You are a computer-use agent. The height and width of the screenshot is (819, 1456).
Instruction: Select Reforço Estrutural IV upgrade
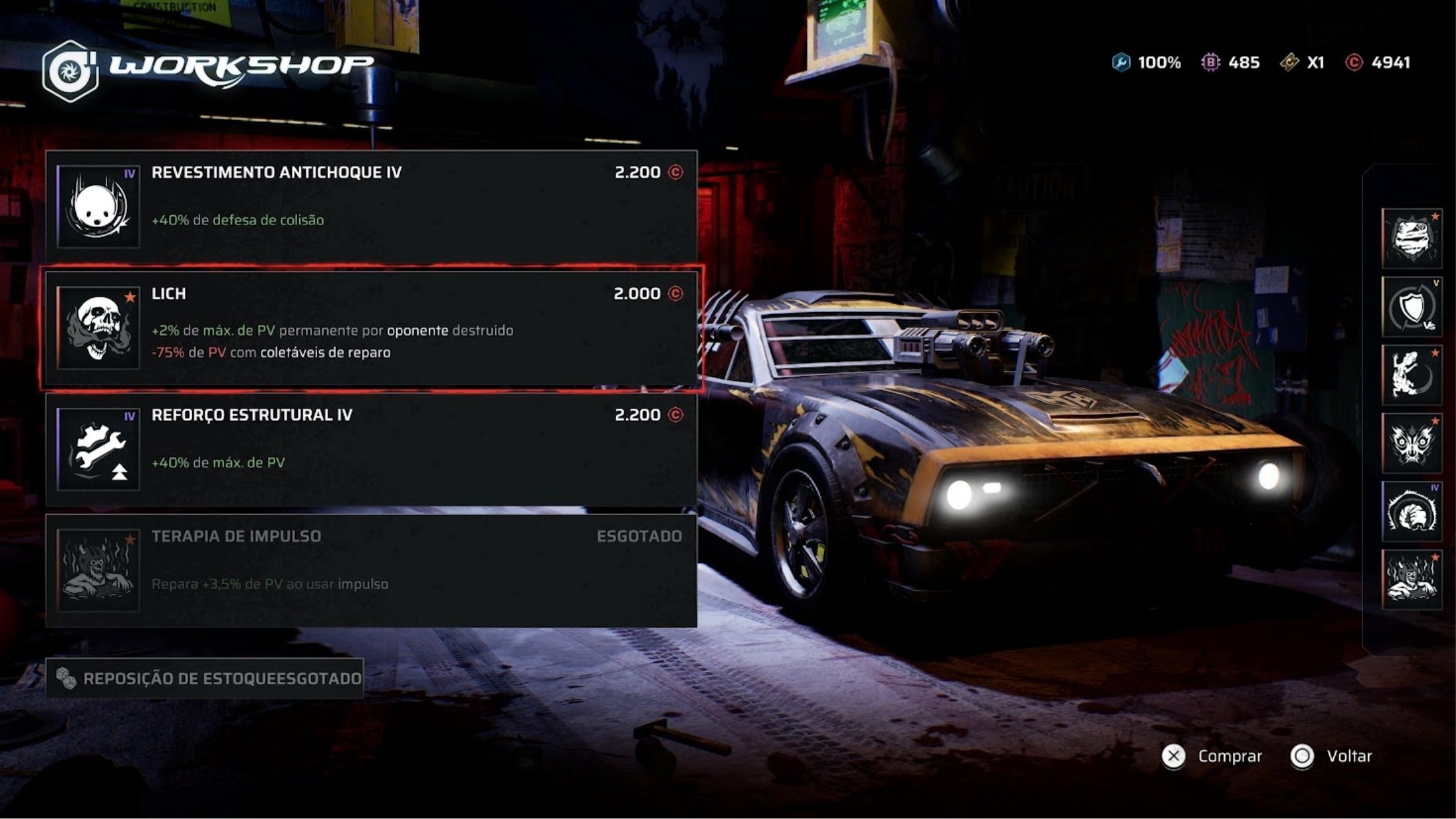[x=371, y=449]
